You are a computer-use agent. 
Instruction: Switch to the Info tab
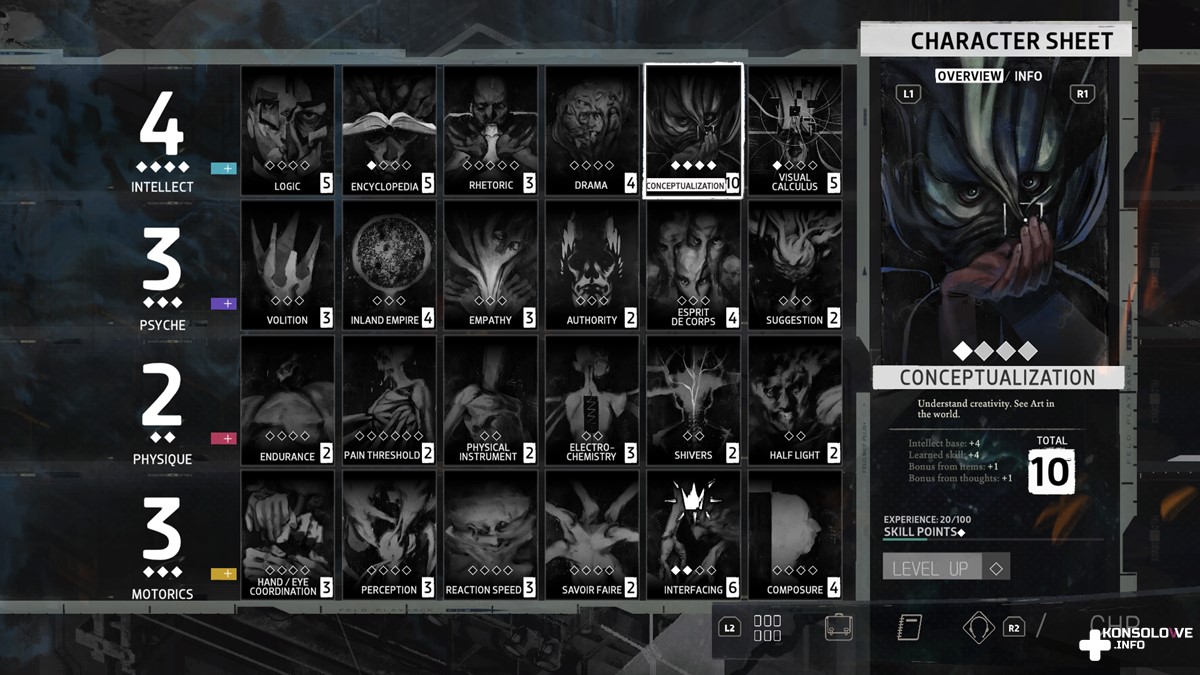1028,76
